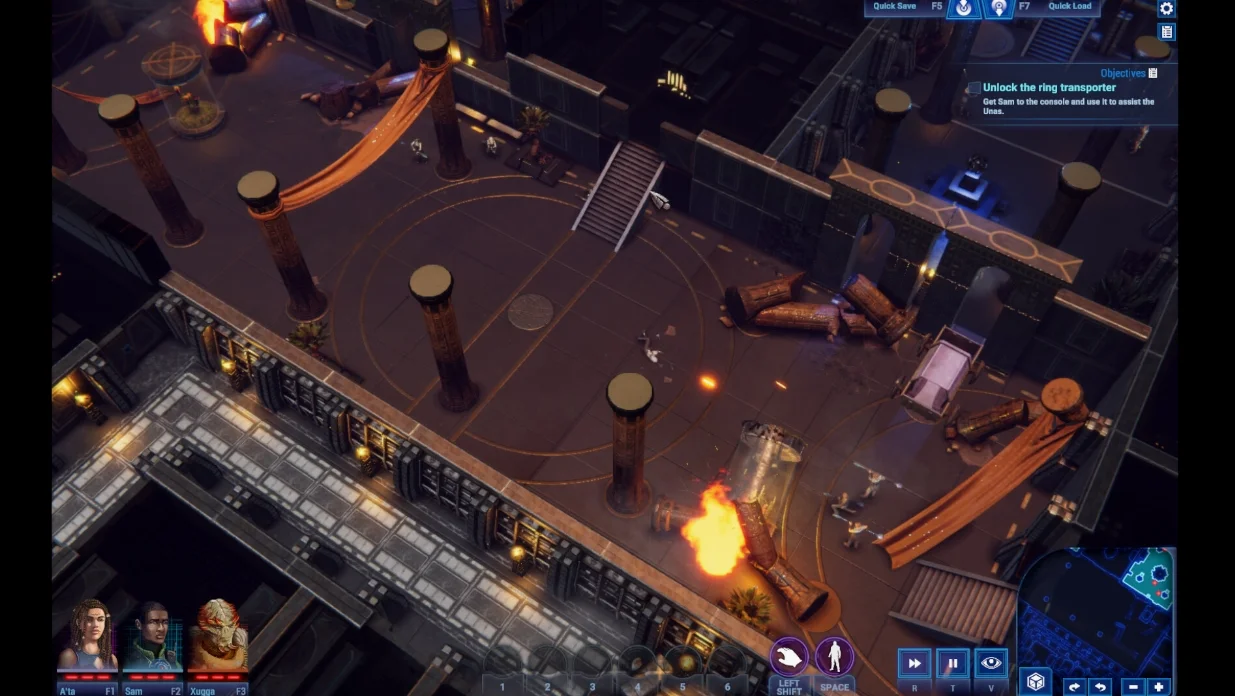This screenshot has height=696, width=1235.
Task: Click the Quick Save icon button
Action: (x=964, y=8)
